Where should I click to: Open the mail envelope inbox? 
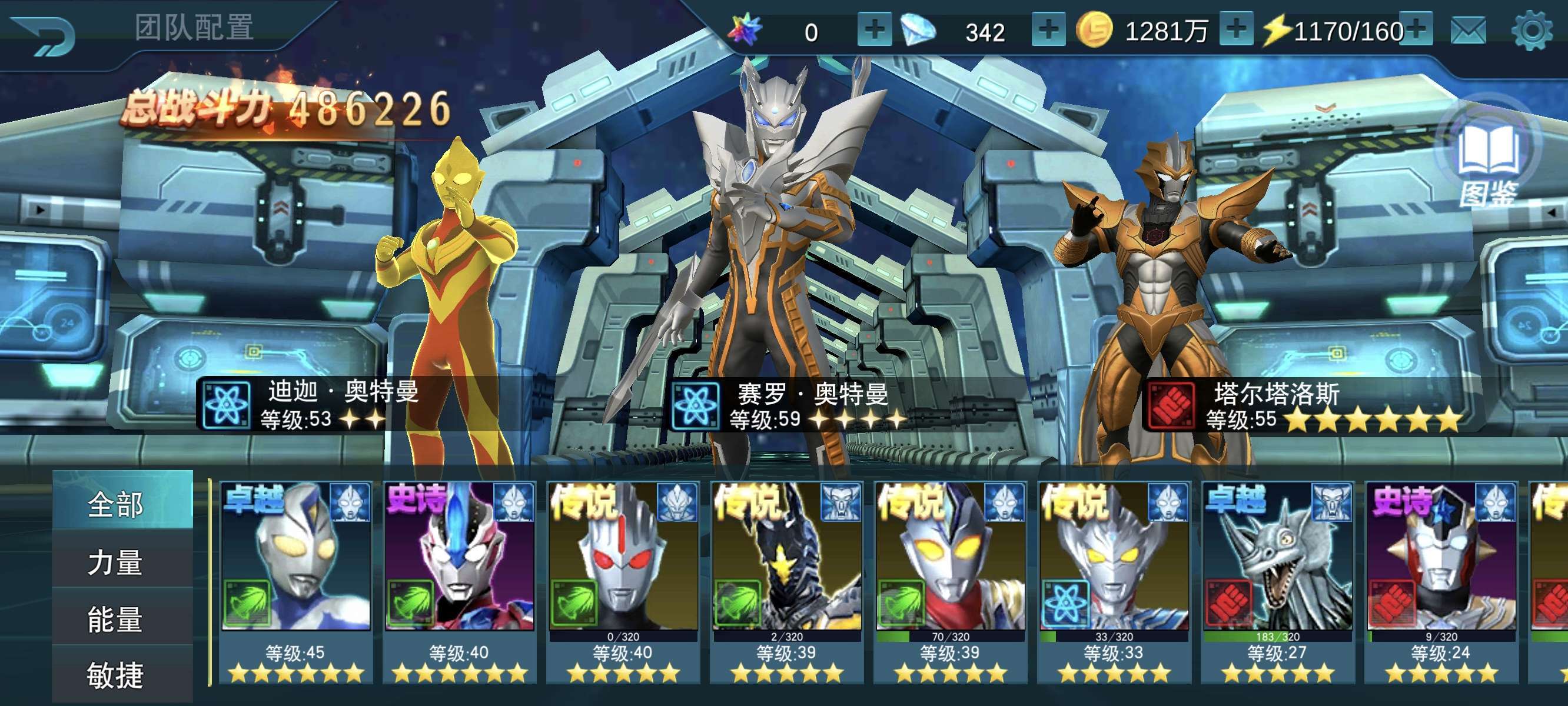click(x=1468, y=31)
